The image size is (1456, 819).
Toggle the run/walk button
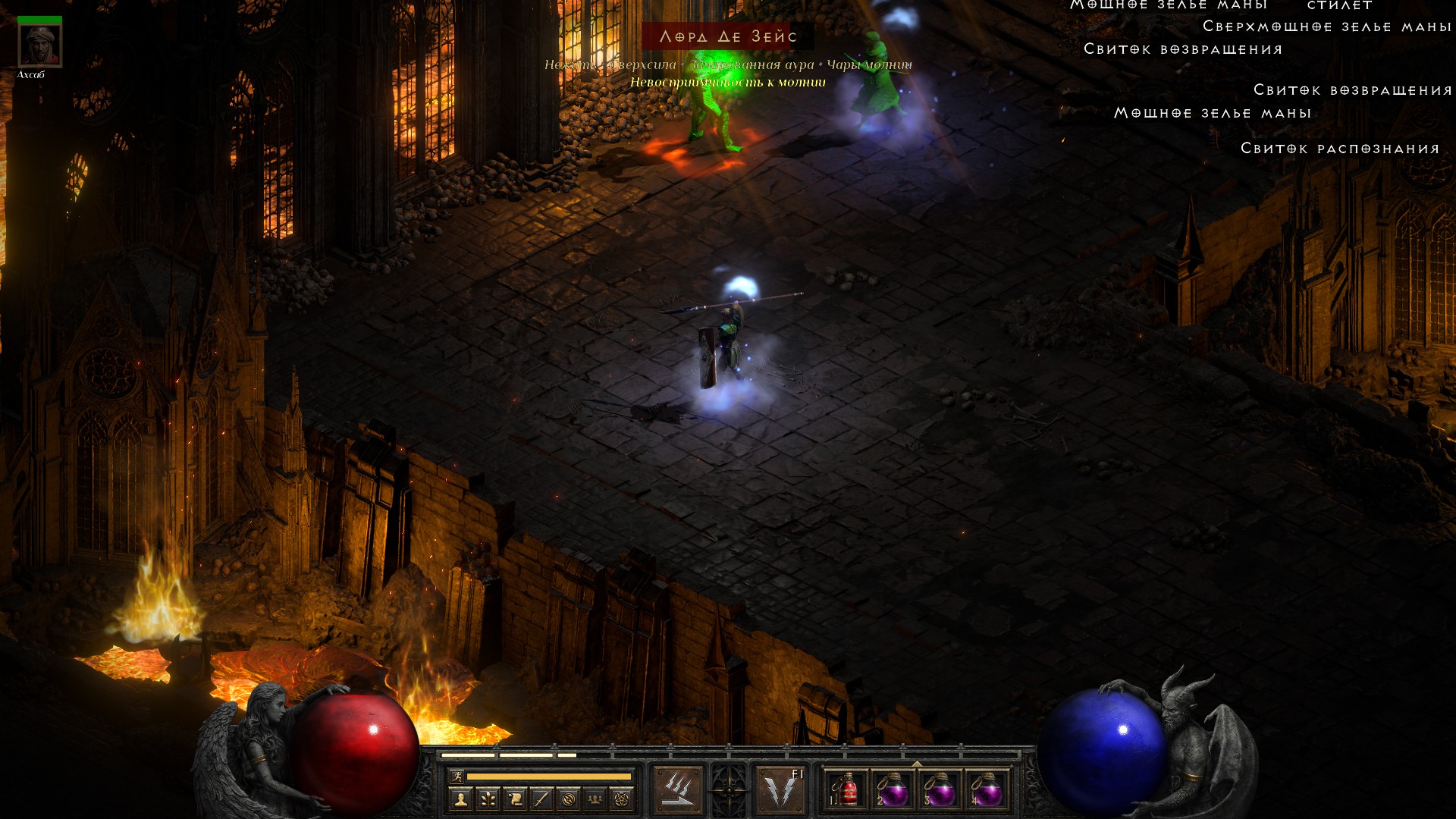(x=457, y=776)
